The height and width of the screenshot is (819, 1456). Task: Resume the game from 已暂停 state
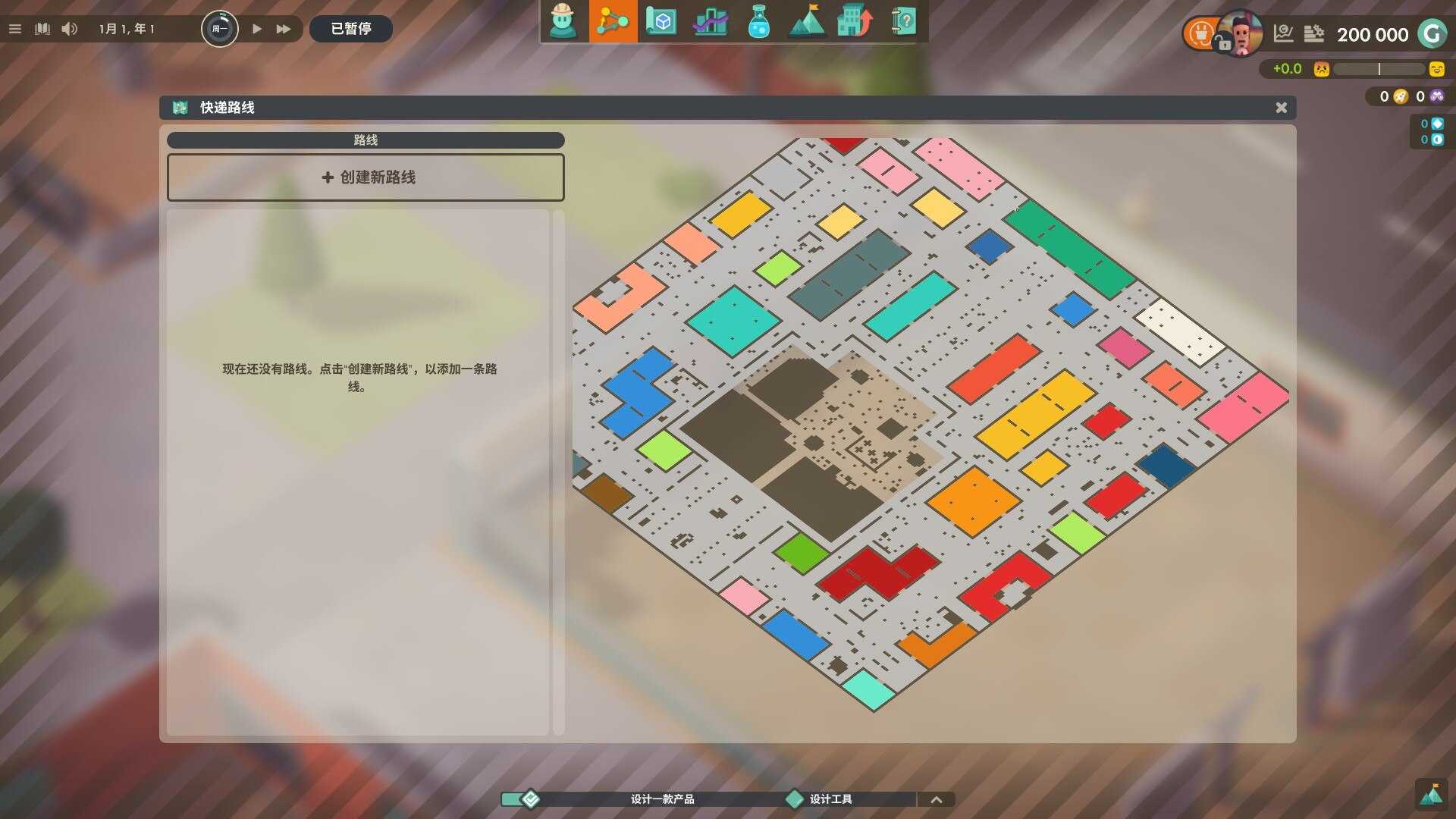click(x=256, y=29)
